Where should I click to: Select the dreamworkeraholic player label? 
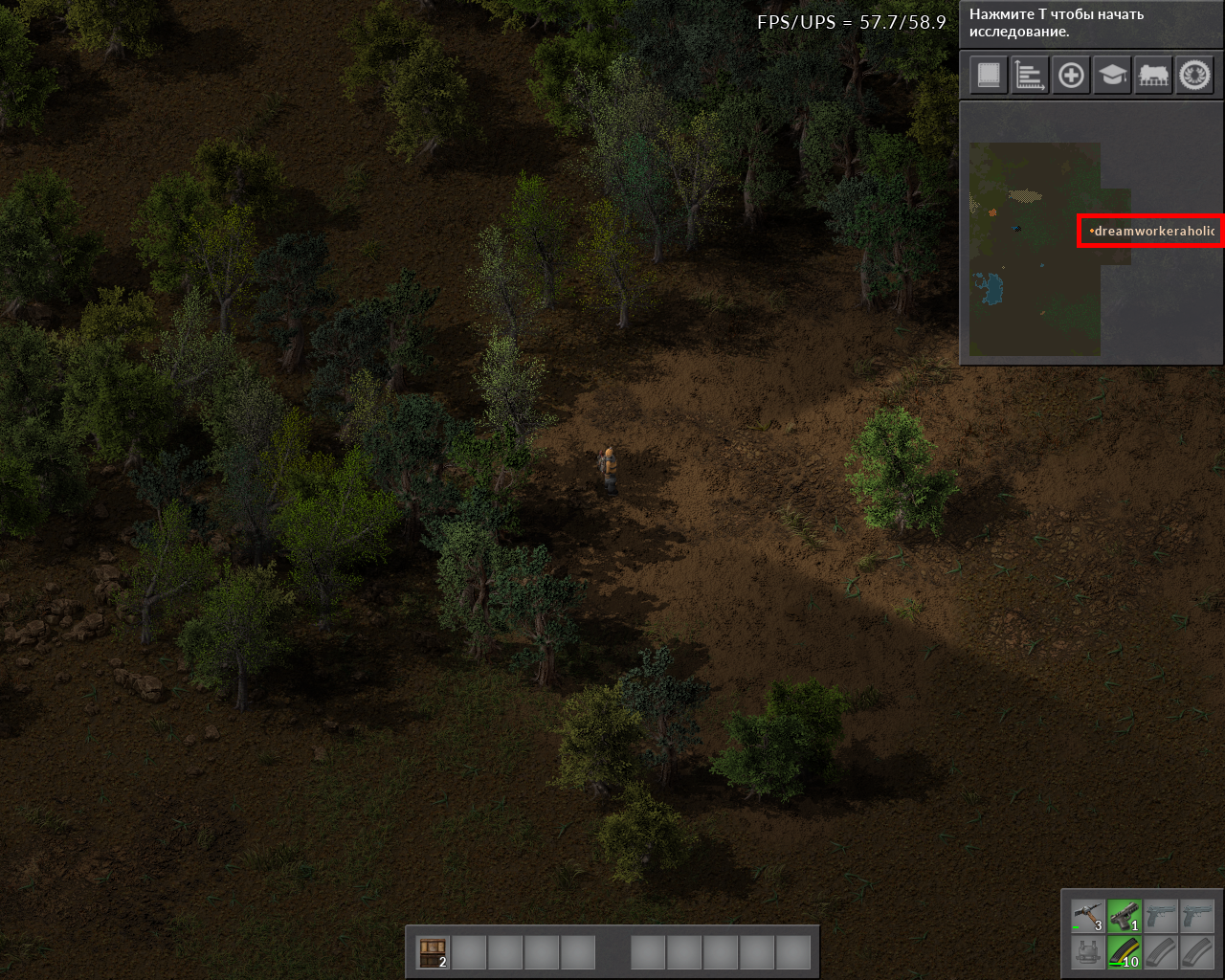[x=1151, y=231]
